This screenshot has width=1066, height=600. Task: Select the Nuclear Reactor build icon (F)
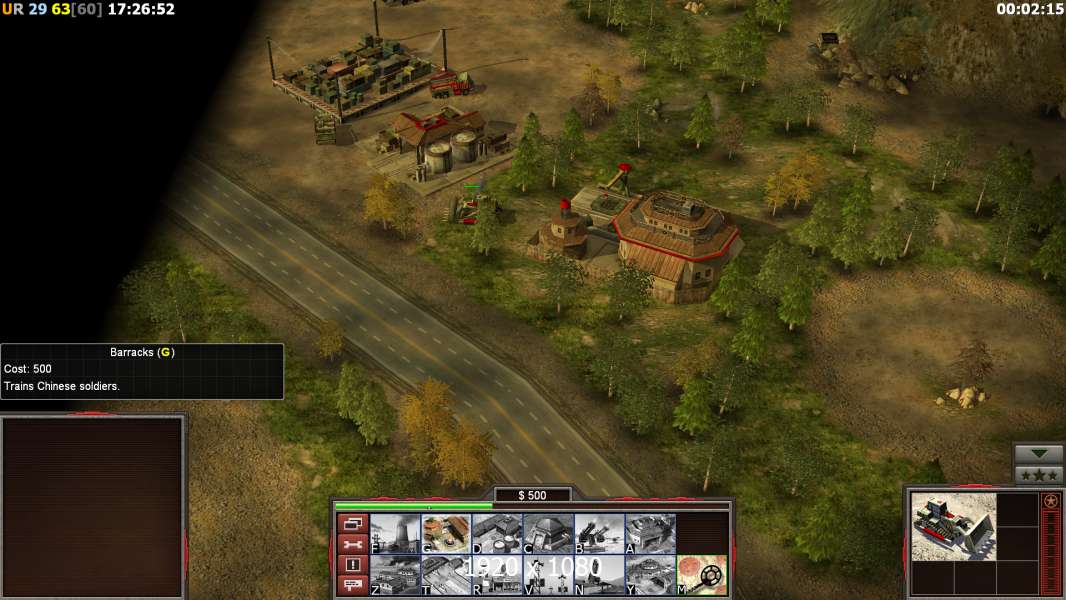(394, 534)
